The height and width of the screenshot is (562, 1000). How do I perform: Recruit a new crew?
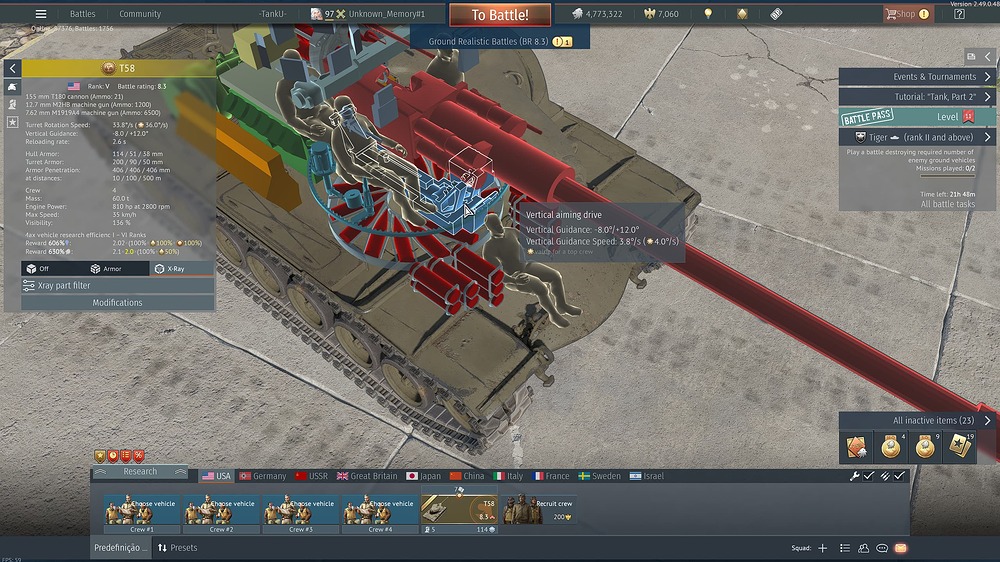click(x=539, y=510)
